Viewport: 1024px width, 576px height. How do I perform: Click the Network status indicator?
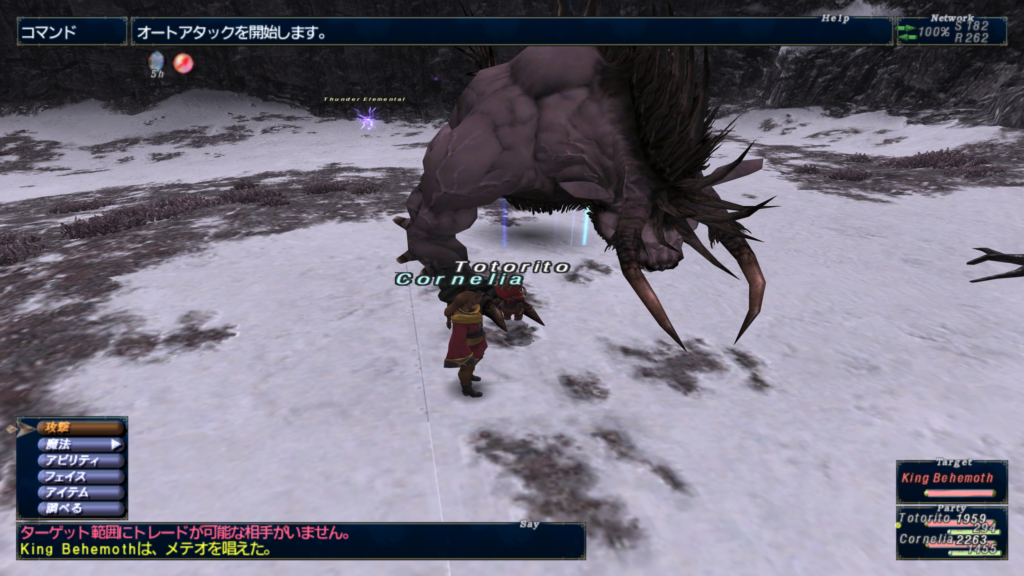tap(951, 31)
